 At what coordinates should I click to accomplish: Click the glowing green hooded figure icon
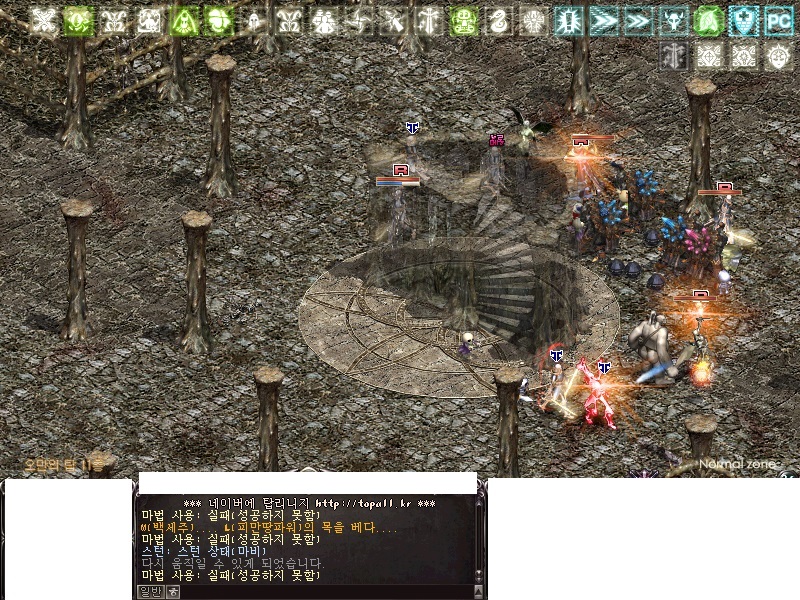tap(184, 21)
